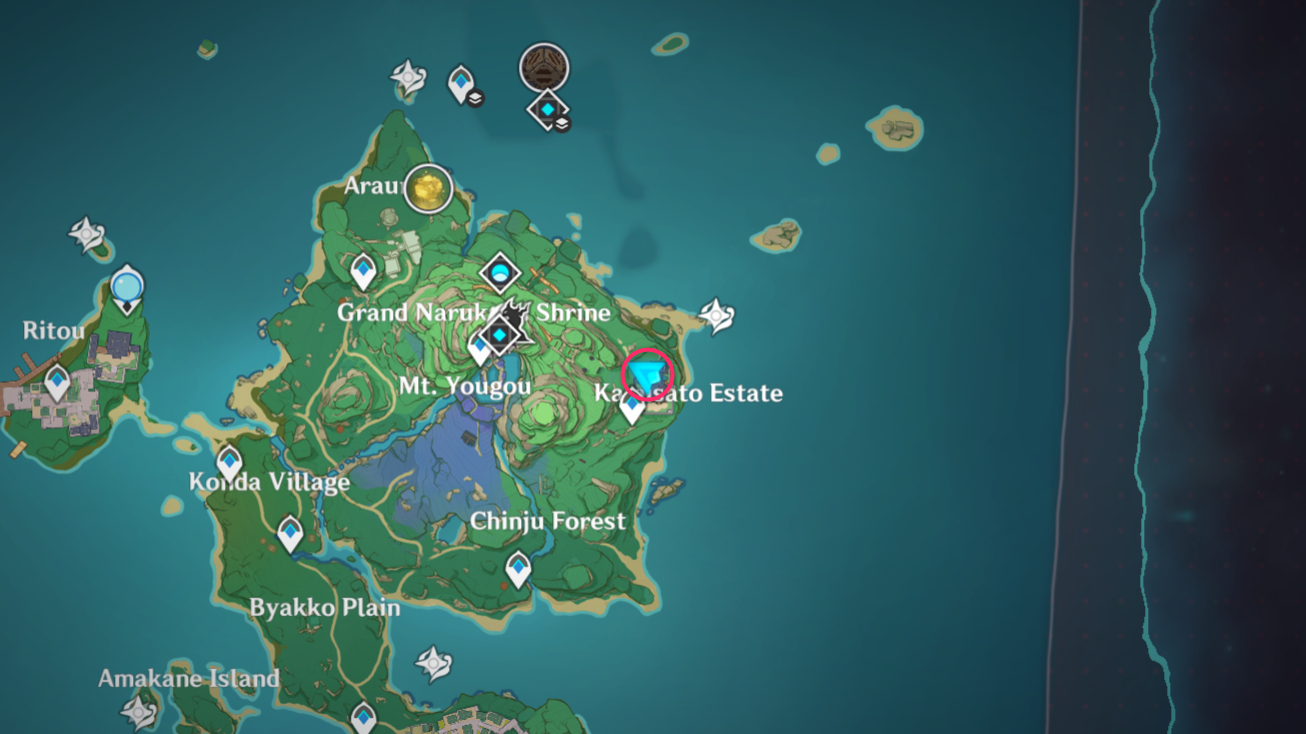Image resolution: width=1306 pixels, height=734 pixels.
Task: Click the red-circled blue marker at Kamisato Estate
Action: (x=647, y=376)
